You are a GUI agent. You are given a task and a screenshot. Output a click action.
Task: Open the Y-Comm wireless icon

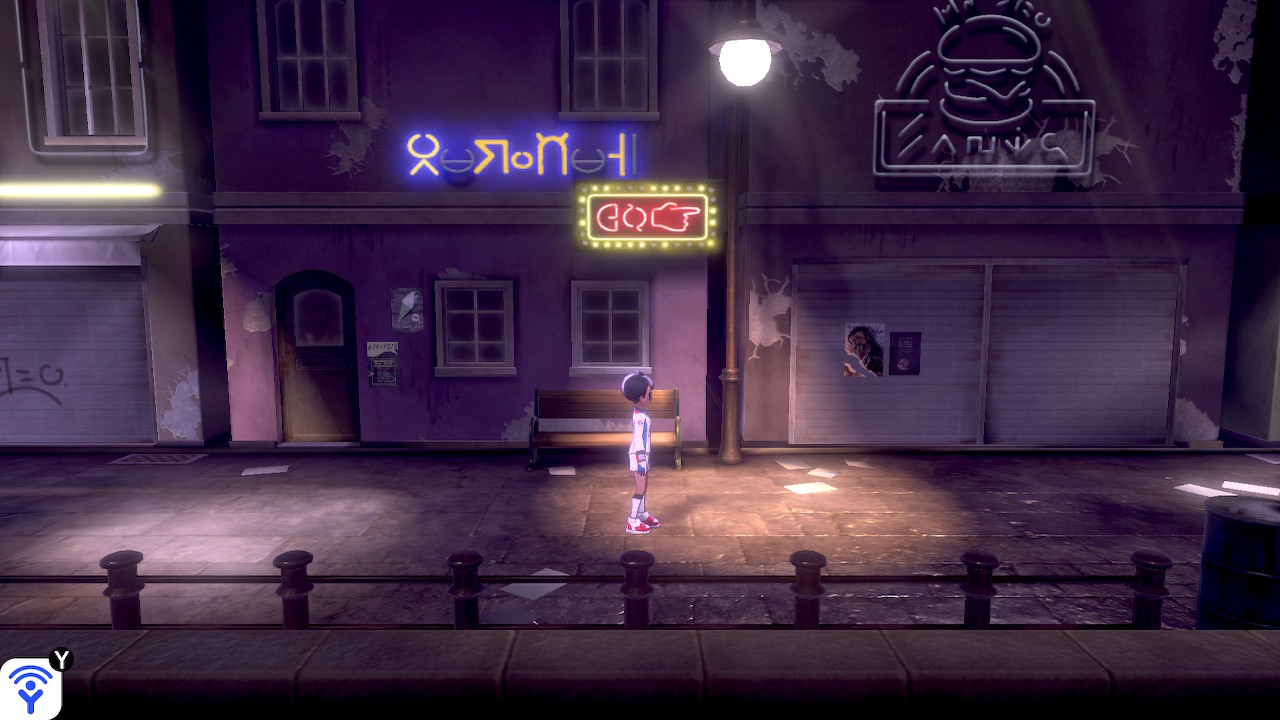point(31,688)
